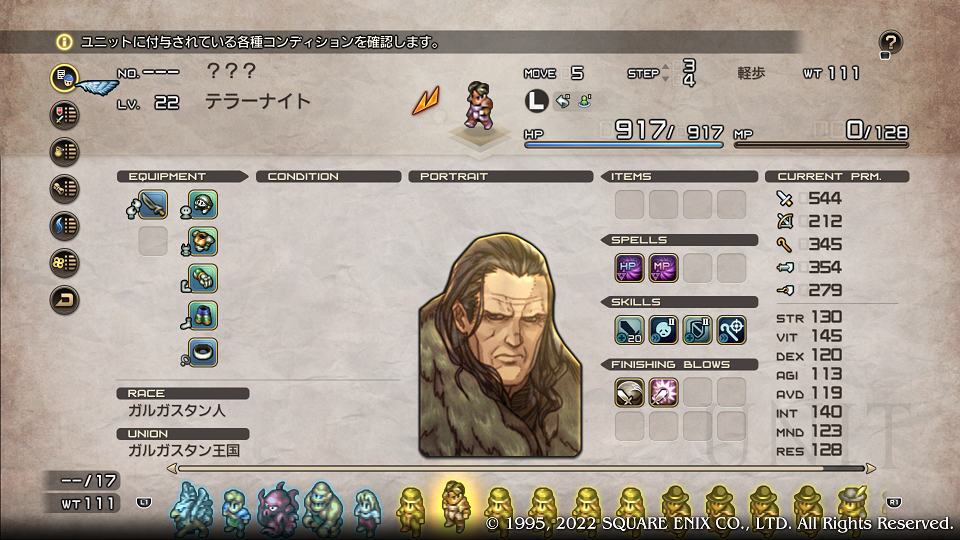The height and width of the screenshot is (540, 960).
Task: Select the sad face skill icon
Action: (x=664, y=329)
